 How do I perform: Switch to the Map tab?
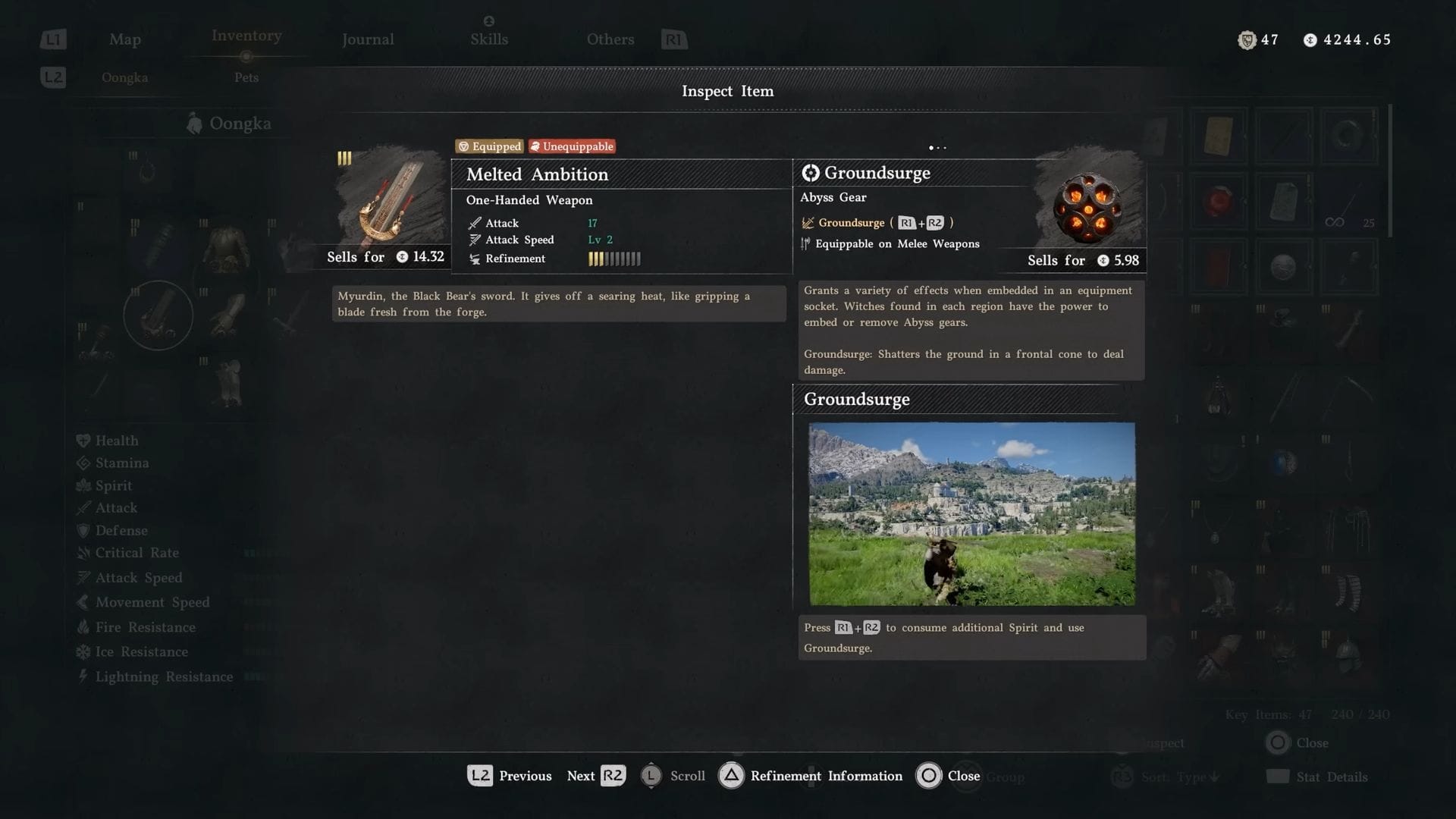click(125, 39)
